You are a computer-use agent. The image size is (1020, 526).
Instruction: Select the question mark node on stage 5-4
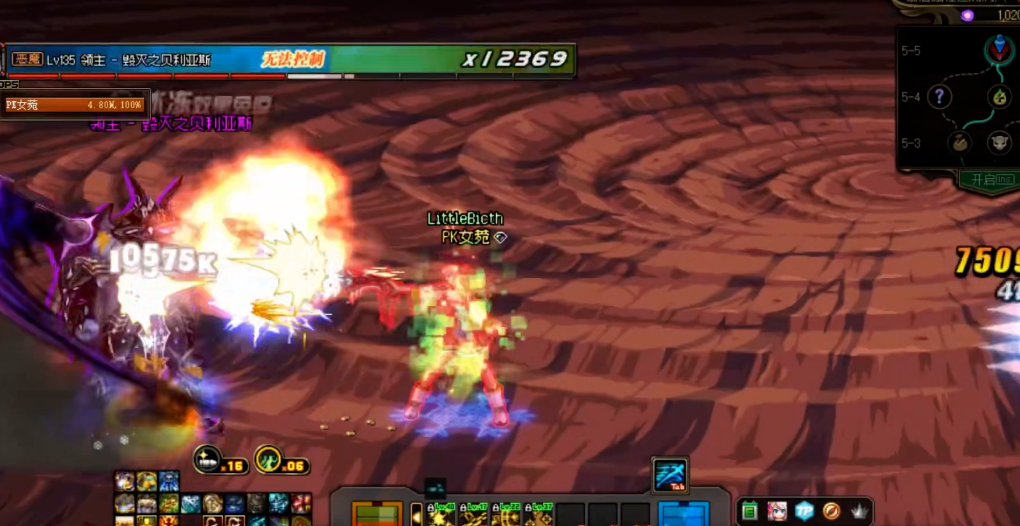tap(939, 97)
